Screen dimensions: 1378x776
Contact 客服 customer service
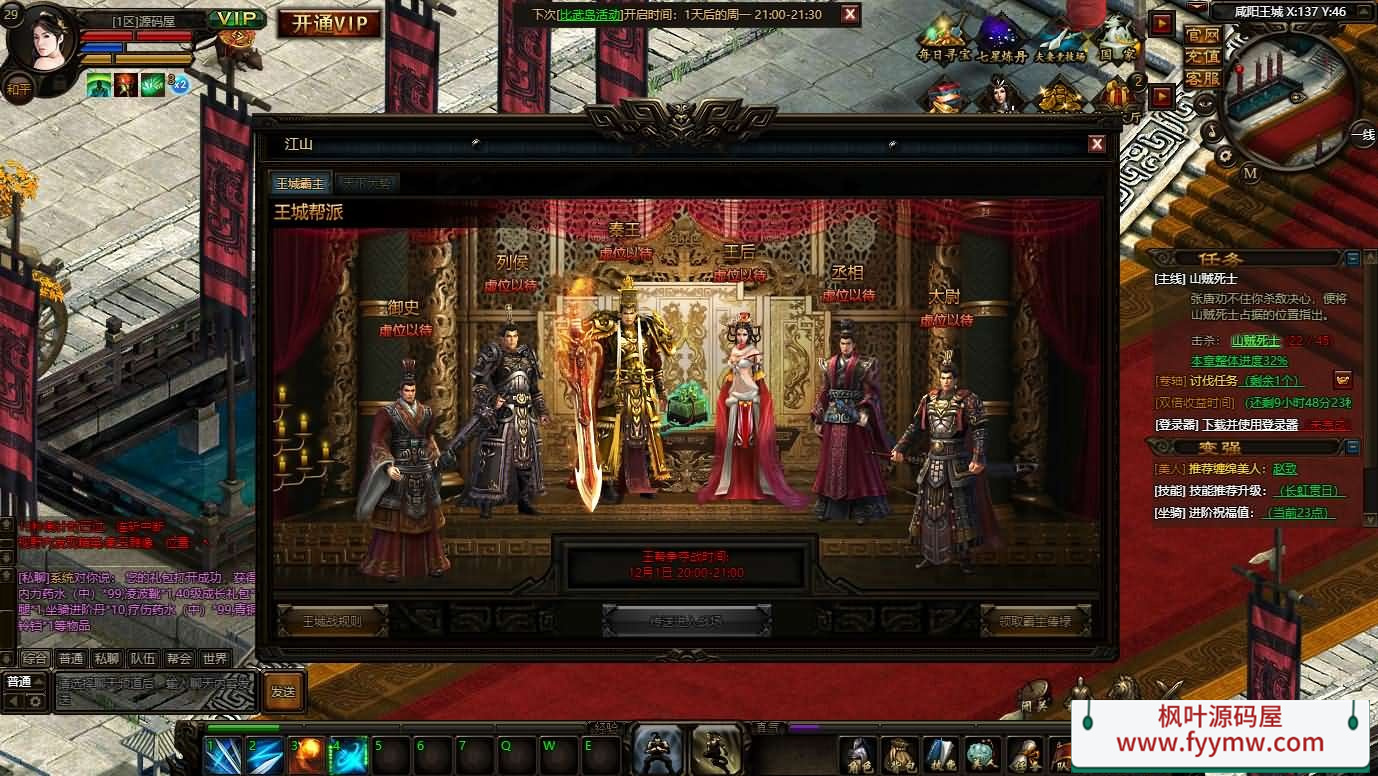[x=1202, y=78]
